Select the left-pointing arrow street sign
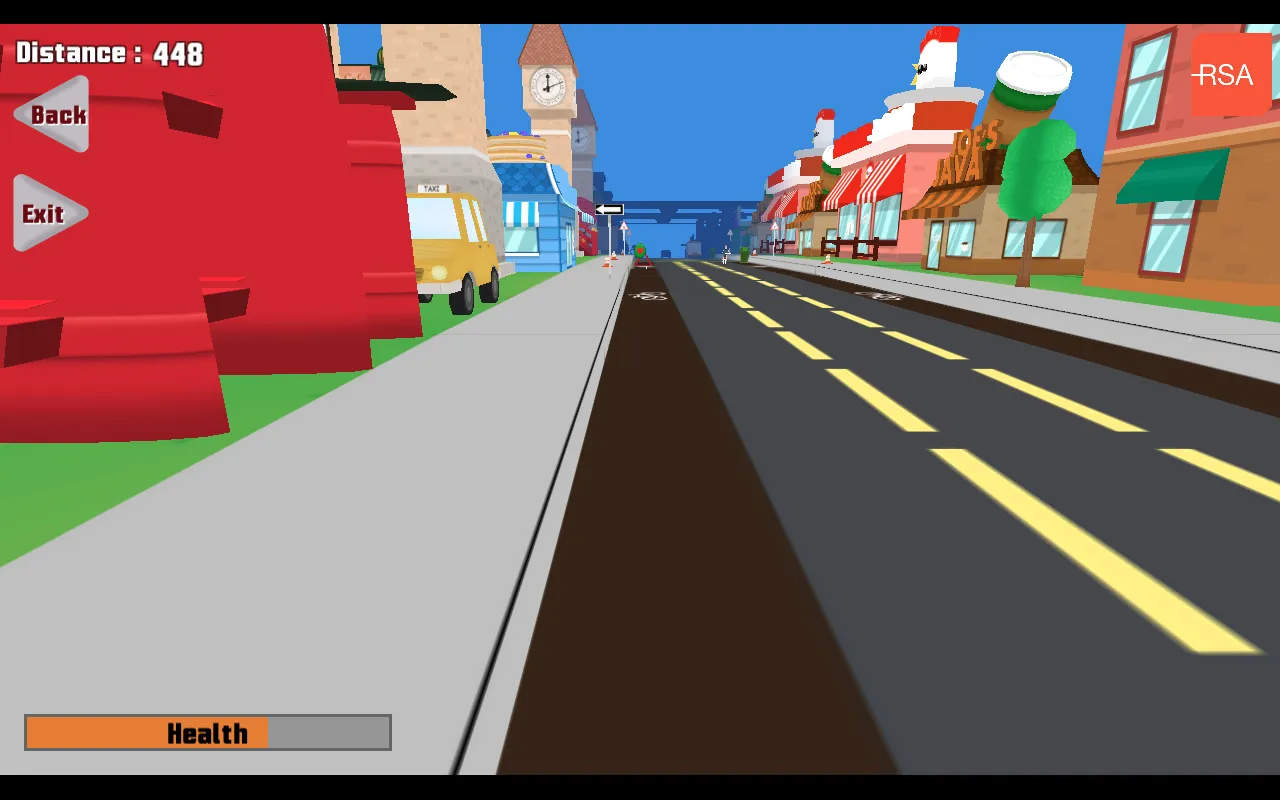The height and width of the screenshot is (800, 1280). coord(608,209)
